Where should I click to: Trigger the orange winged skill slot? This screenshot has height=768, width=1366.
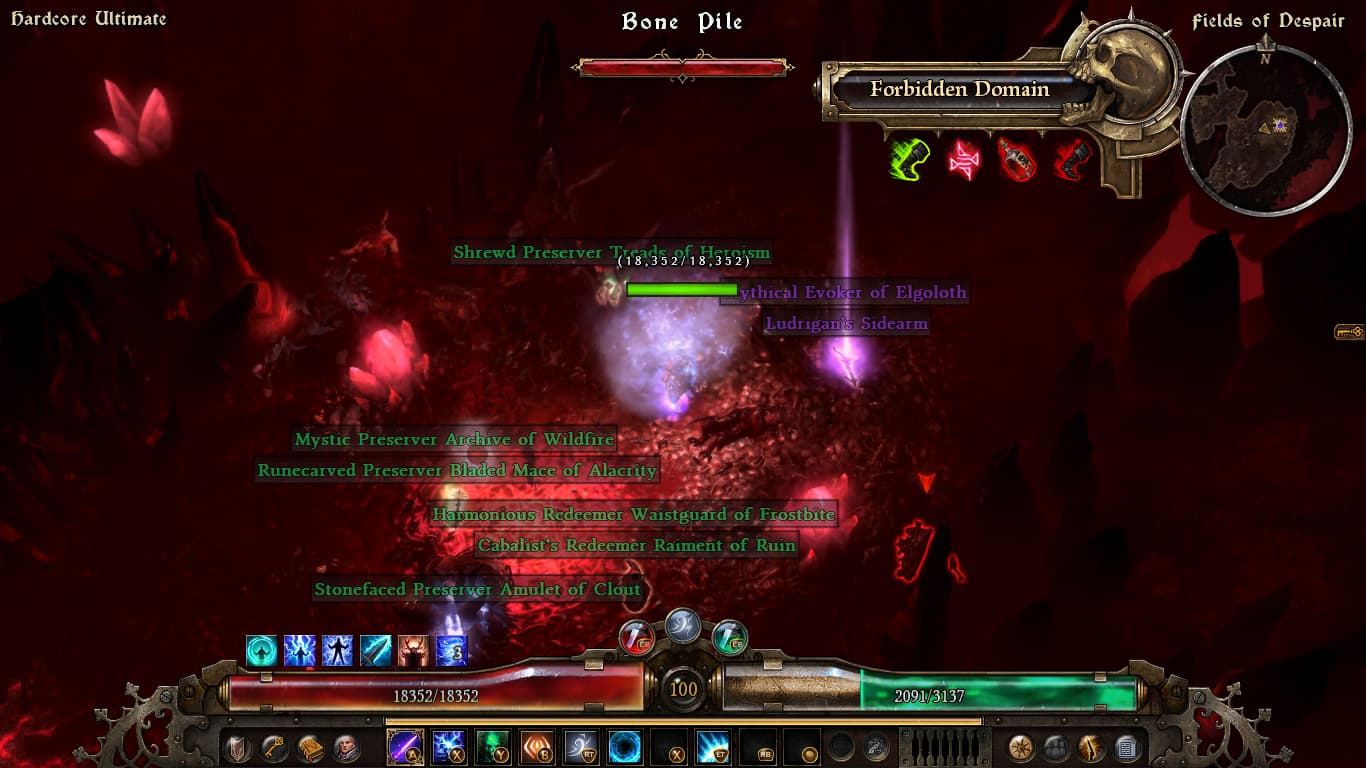tap(537, 747)
